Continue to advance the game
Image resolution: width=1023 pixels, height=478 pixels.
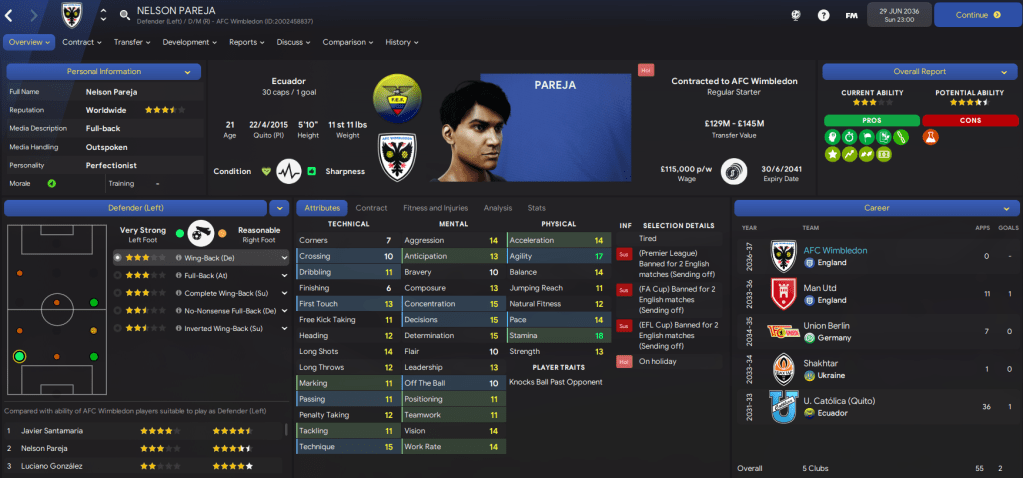(977, 15)
